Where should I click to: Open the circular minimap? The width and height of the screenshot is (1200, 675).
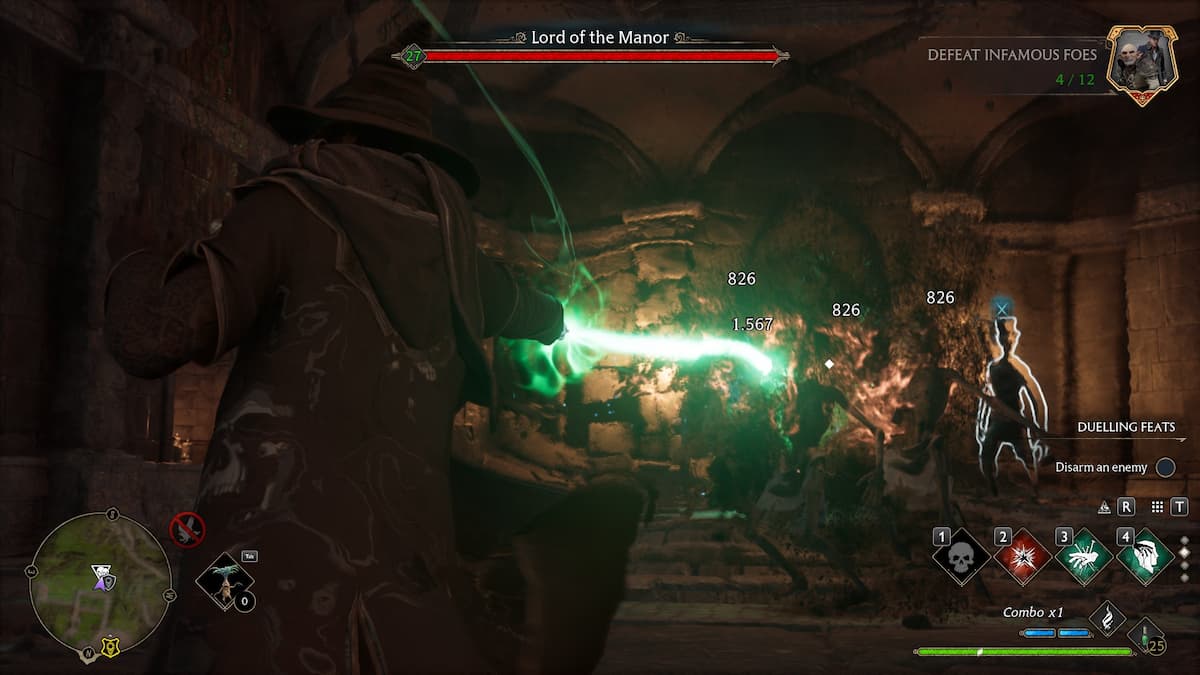click(x=99, y=584)
